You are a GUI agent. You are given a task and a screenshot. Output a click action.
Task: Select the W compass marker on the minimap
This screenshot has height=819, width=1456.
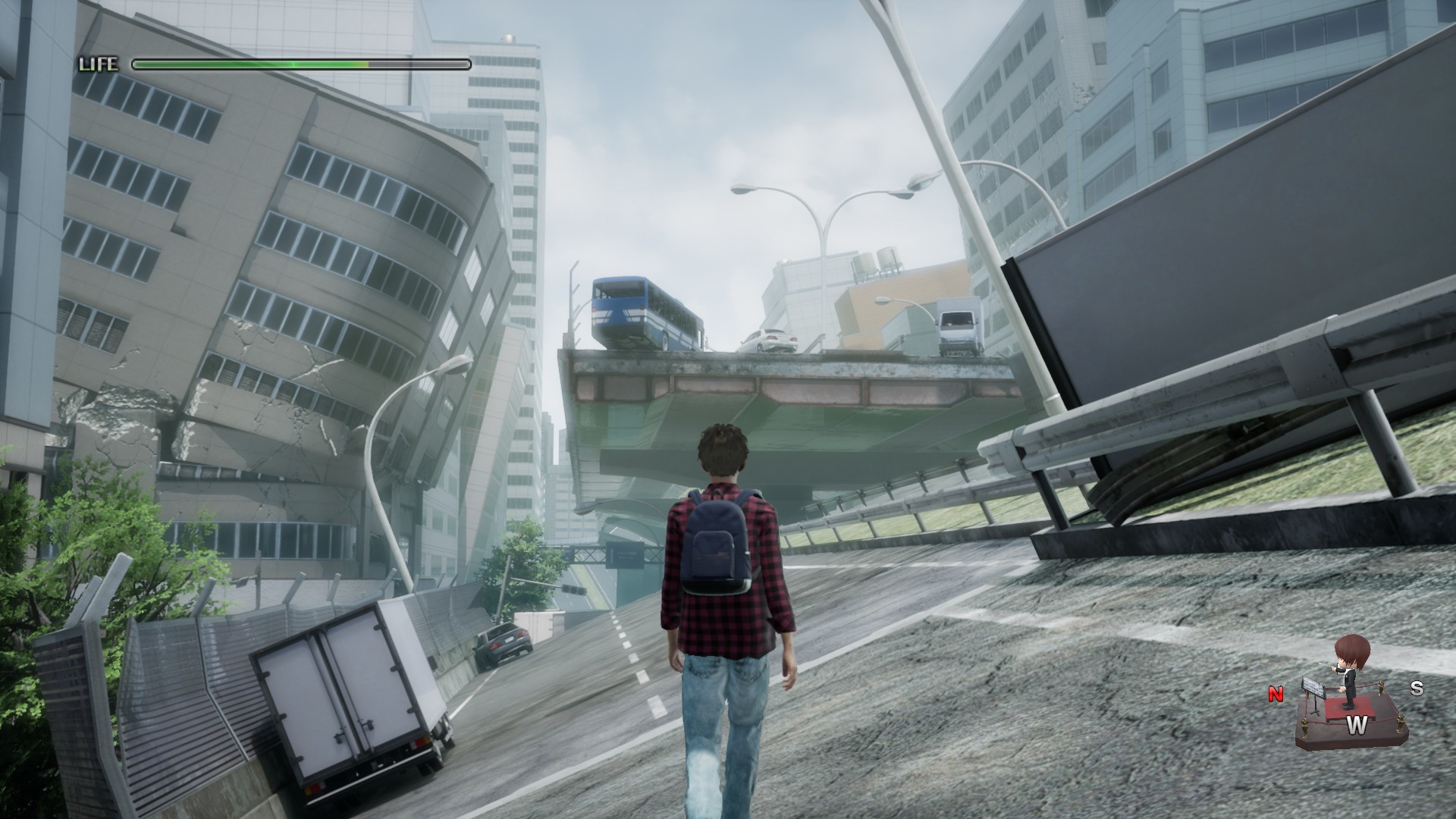click(1357, 724)
